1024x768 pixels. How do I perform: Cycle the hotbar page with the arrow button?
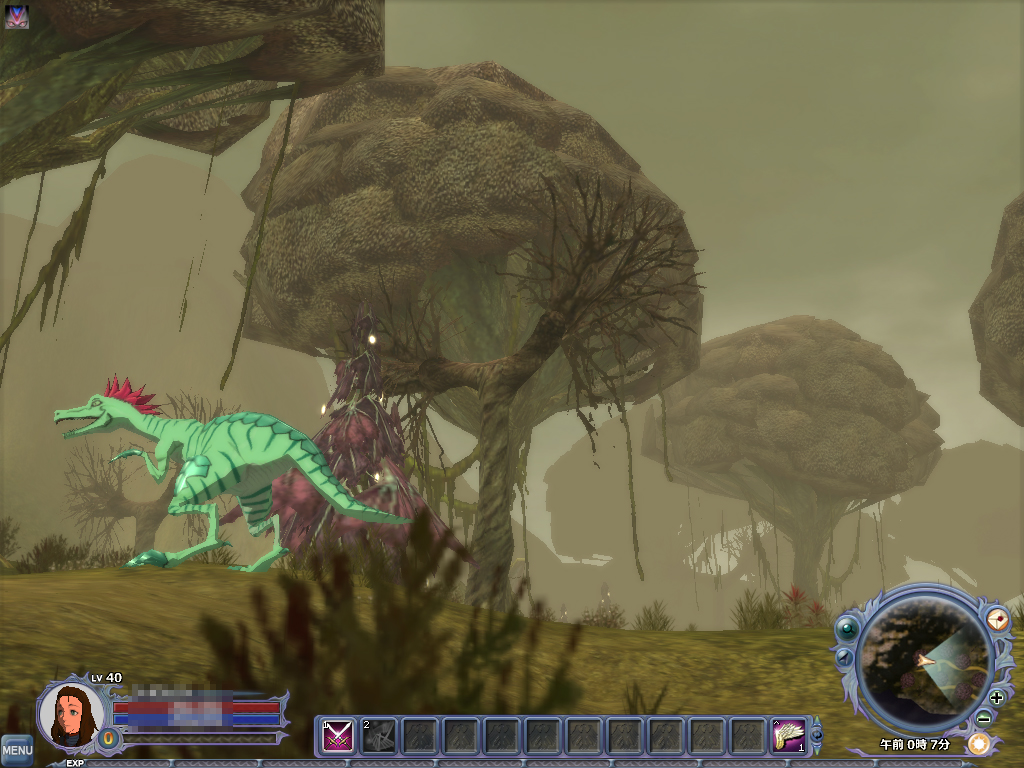816,736
